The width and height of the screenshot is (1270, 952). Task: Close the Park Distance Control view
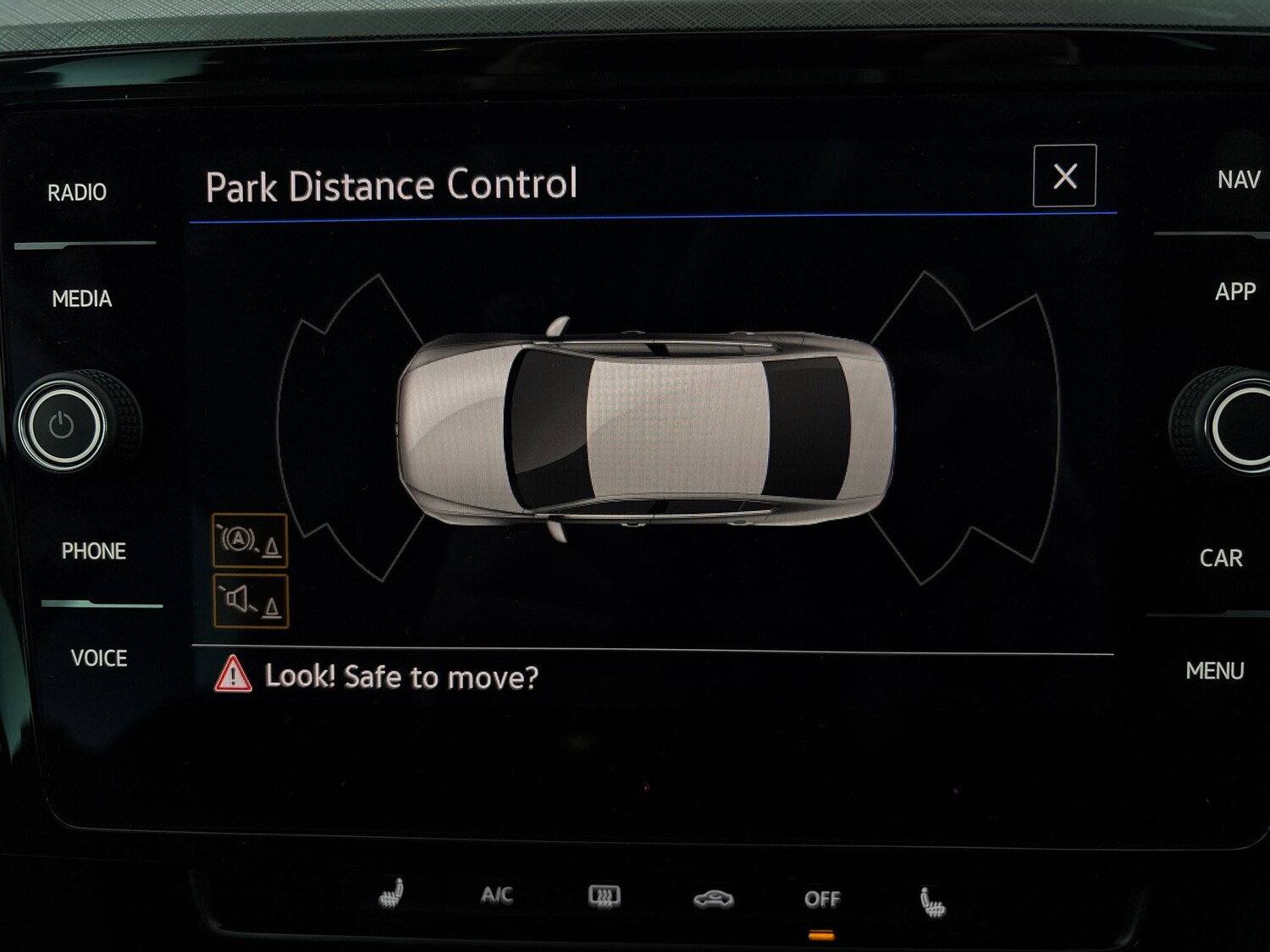1063,175
